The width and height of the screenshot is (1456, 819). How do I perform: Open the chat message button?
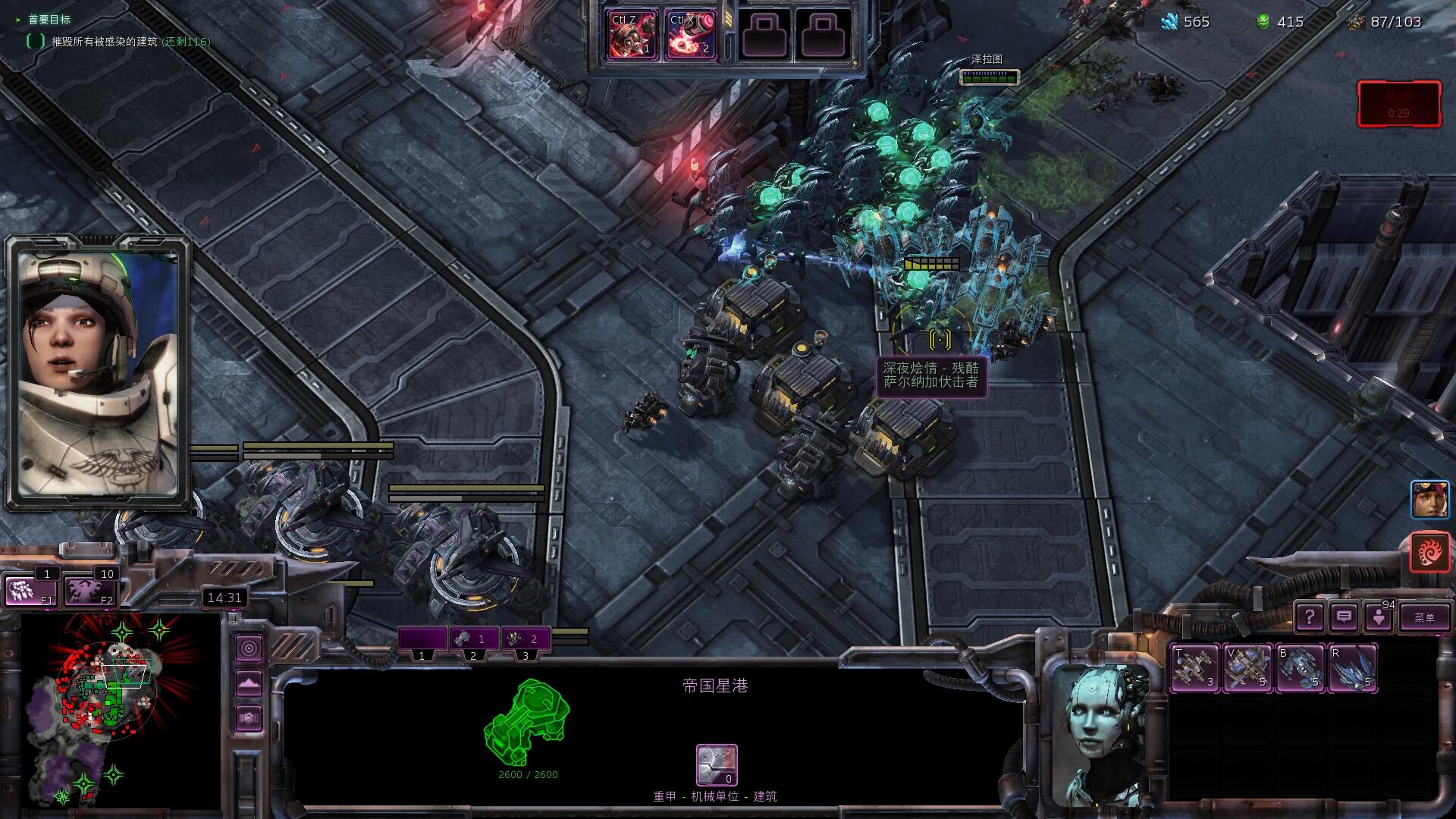pyautogui.click(x=1344, y=617)
